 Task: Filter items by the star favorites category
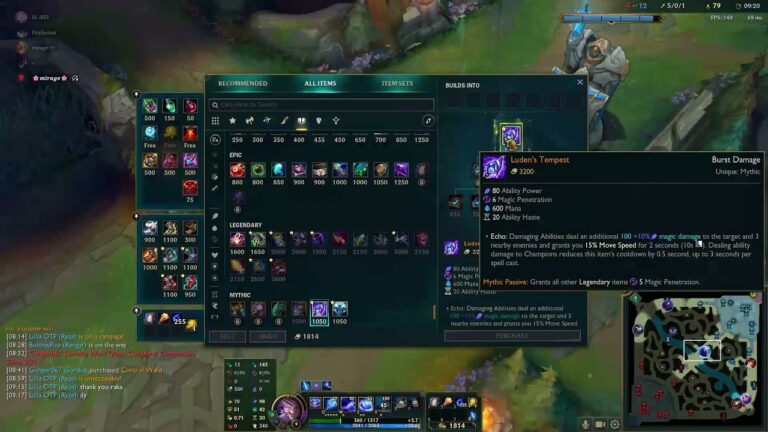[x=232, y=121]
